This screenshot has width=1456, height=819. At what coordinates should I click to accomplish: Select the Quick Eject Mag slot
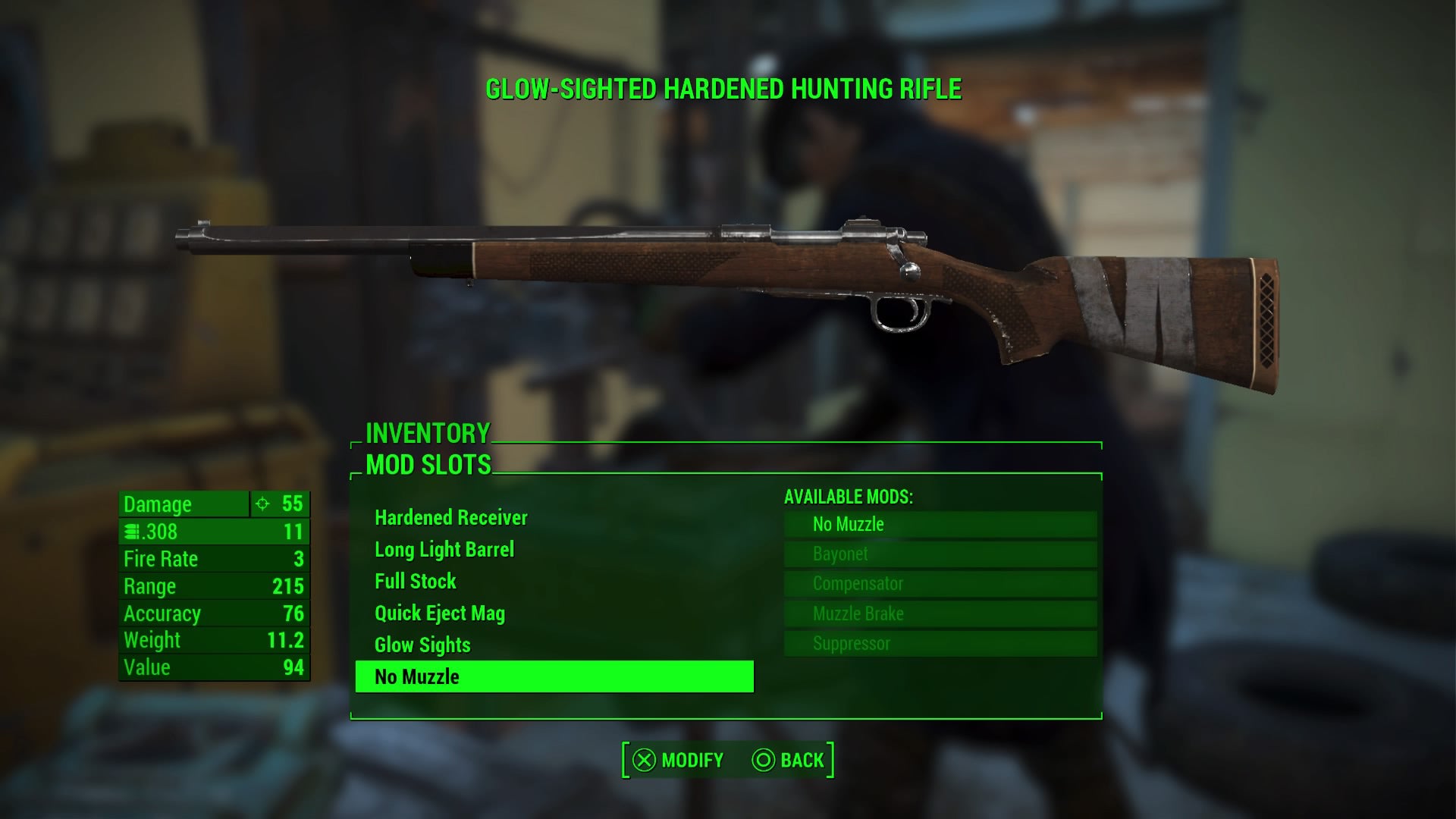coord(440,613)
